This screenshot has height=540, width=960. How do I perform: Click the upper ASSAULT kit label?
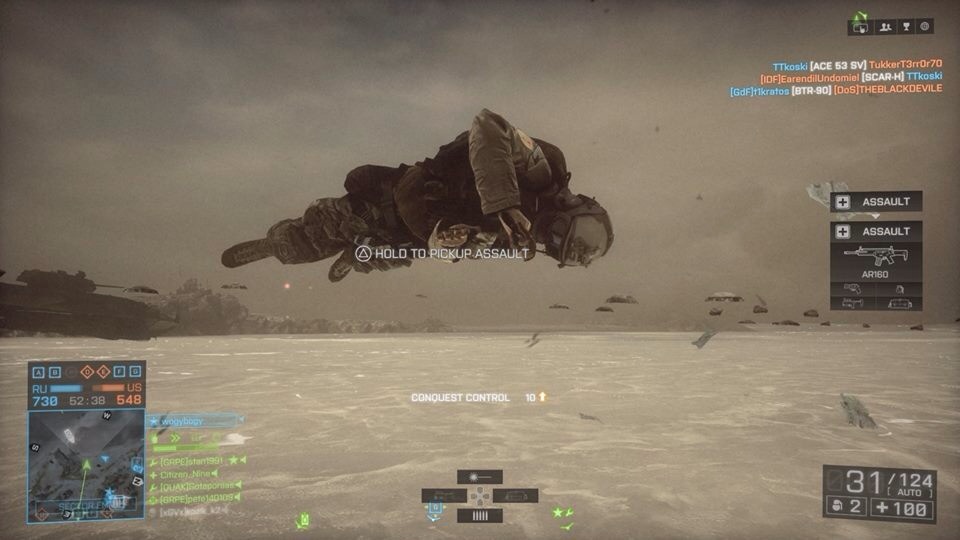point(876,201)
